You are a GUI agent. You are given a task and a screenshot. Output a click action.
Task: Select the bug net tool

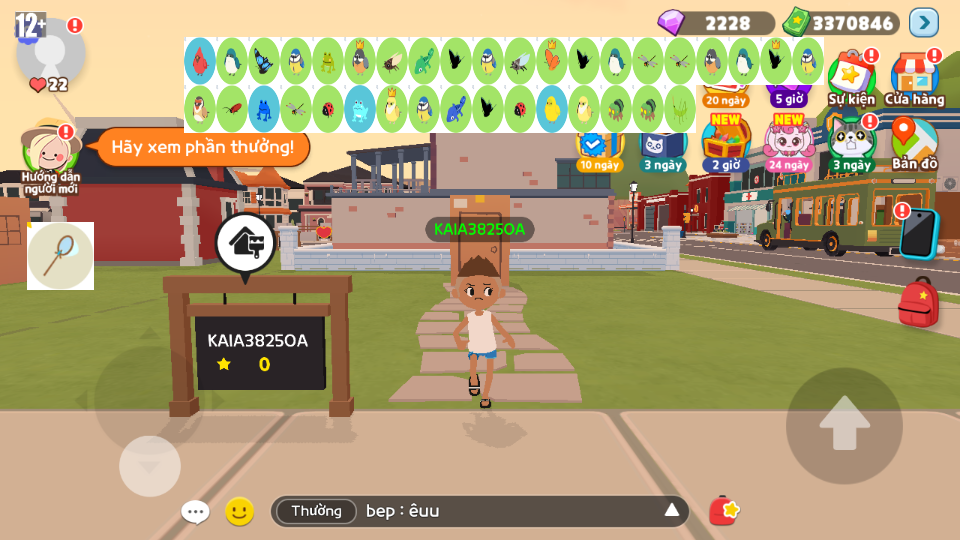[x=60, y=256]
